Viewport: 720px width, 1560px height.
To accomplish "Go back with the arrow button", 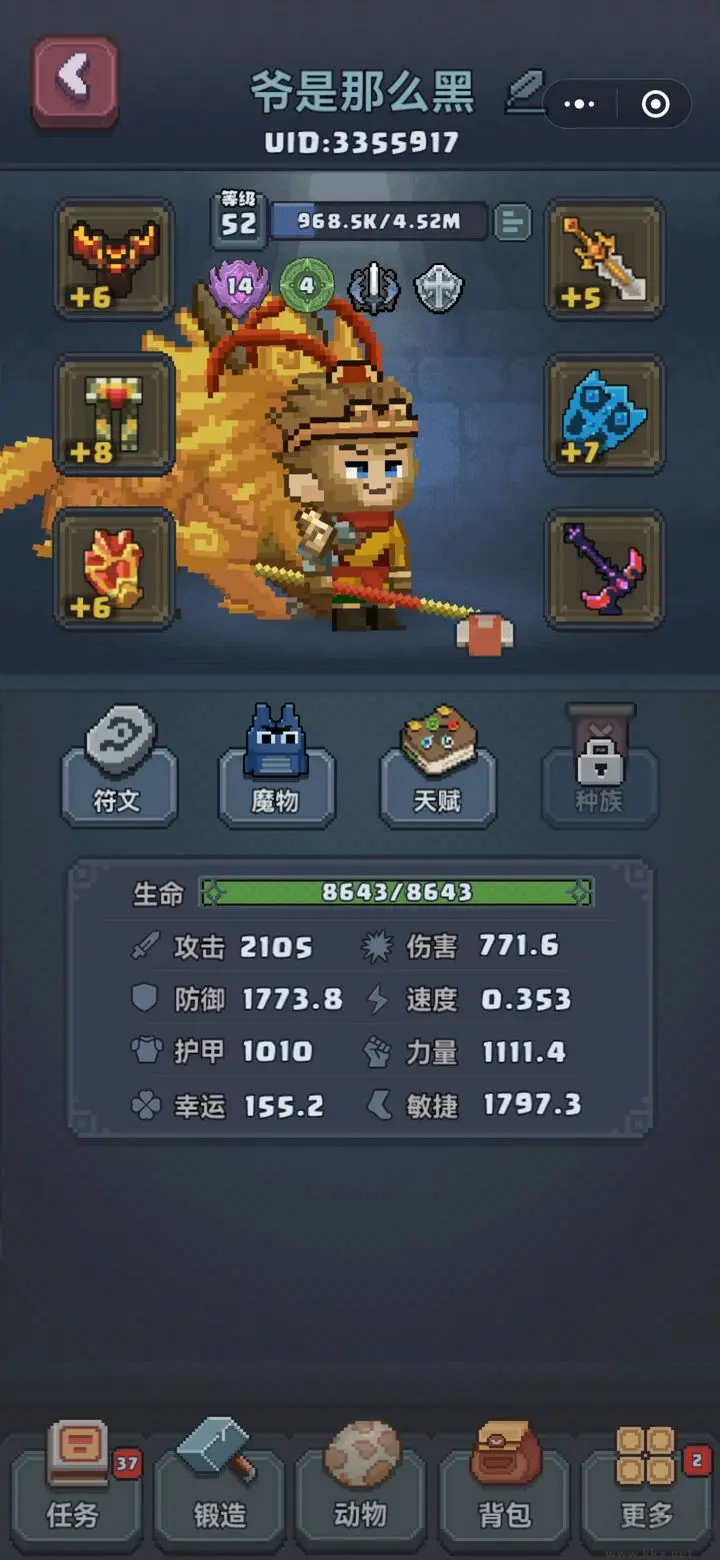I will pyautogui.click(x=75, y=82).
